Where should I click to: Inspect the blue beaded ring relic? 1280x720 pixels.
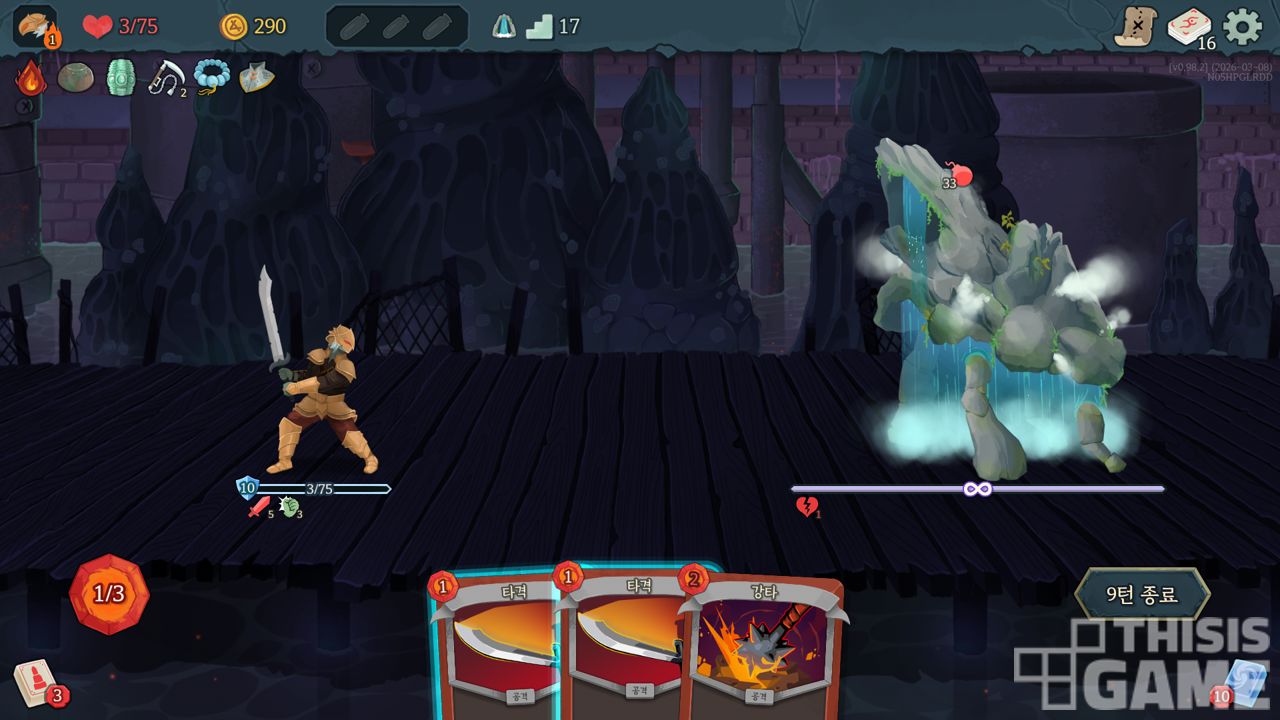(x=212, y=76)
